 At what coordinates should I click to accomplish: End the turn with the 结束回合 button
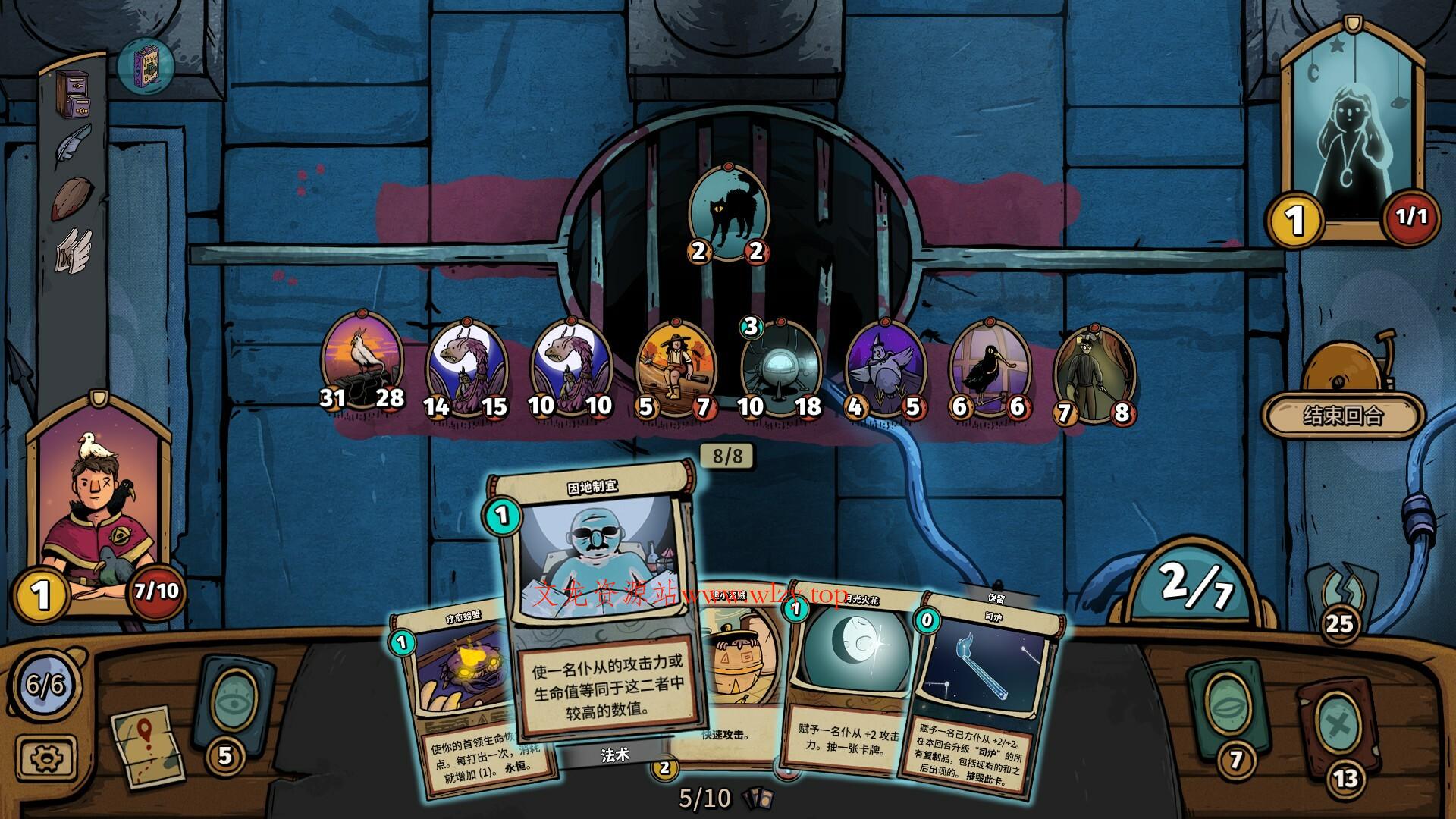pyautogui.click(x=1342, y=416)
